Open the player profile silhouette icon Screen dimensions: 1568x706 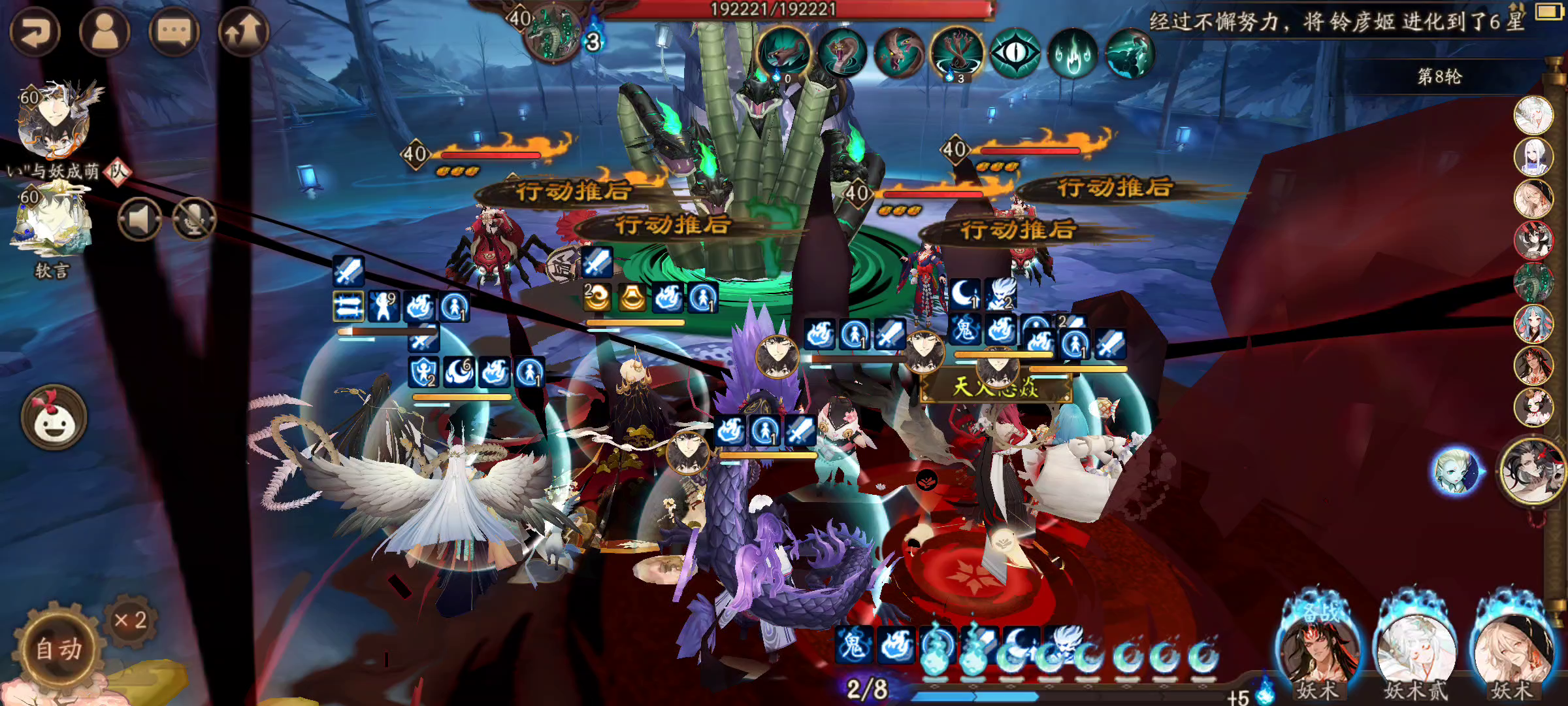pyautogui.click(x=105, y=31)
